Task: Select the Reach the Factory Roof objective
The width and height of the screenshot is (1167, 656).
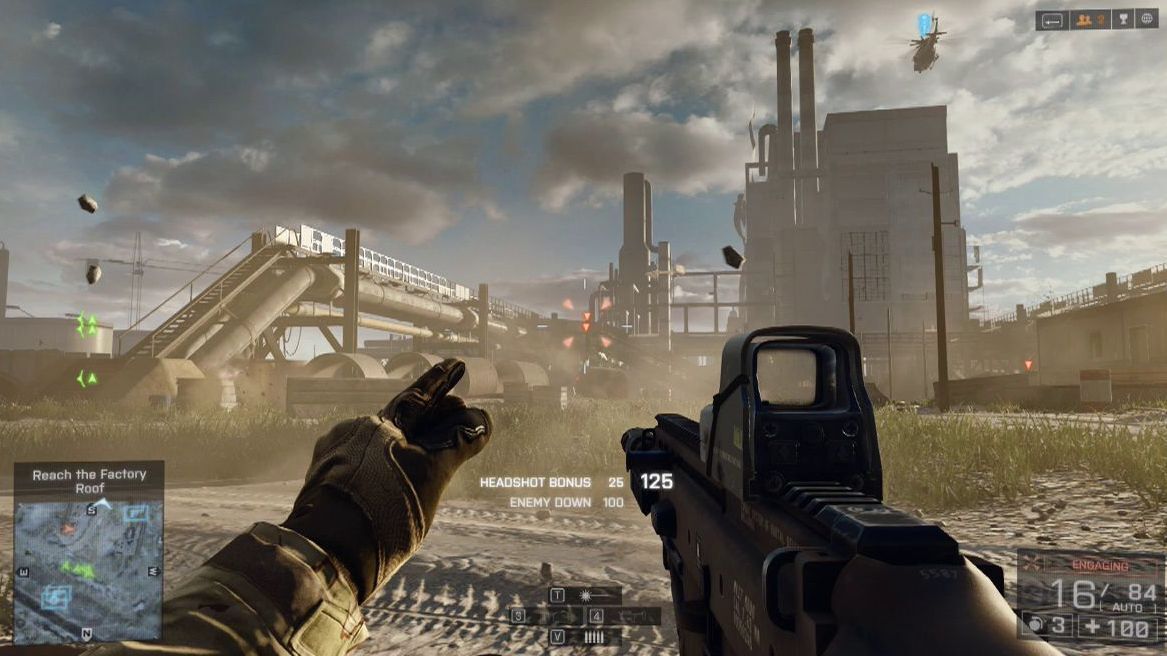Action: click(89, 481)
